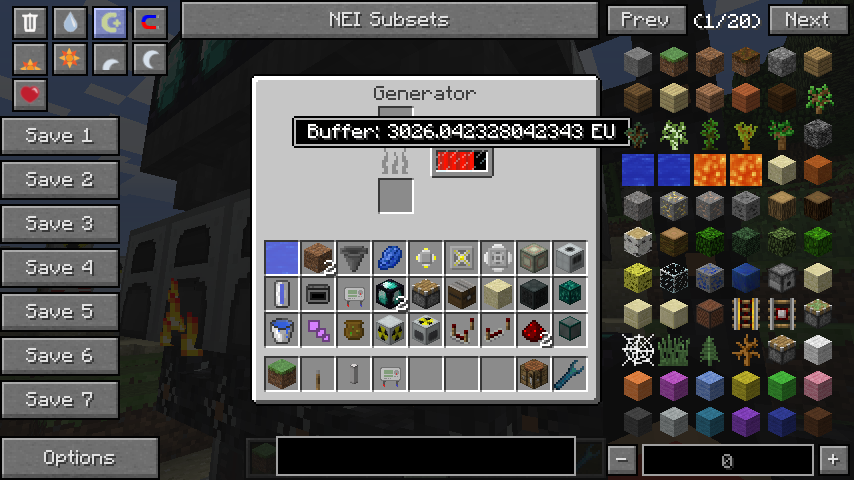Viewport: 854px width, 480px height.
Task: Click the trash can delete button
Action: pyautogui.click(x=30, y=22)
